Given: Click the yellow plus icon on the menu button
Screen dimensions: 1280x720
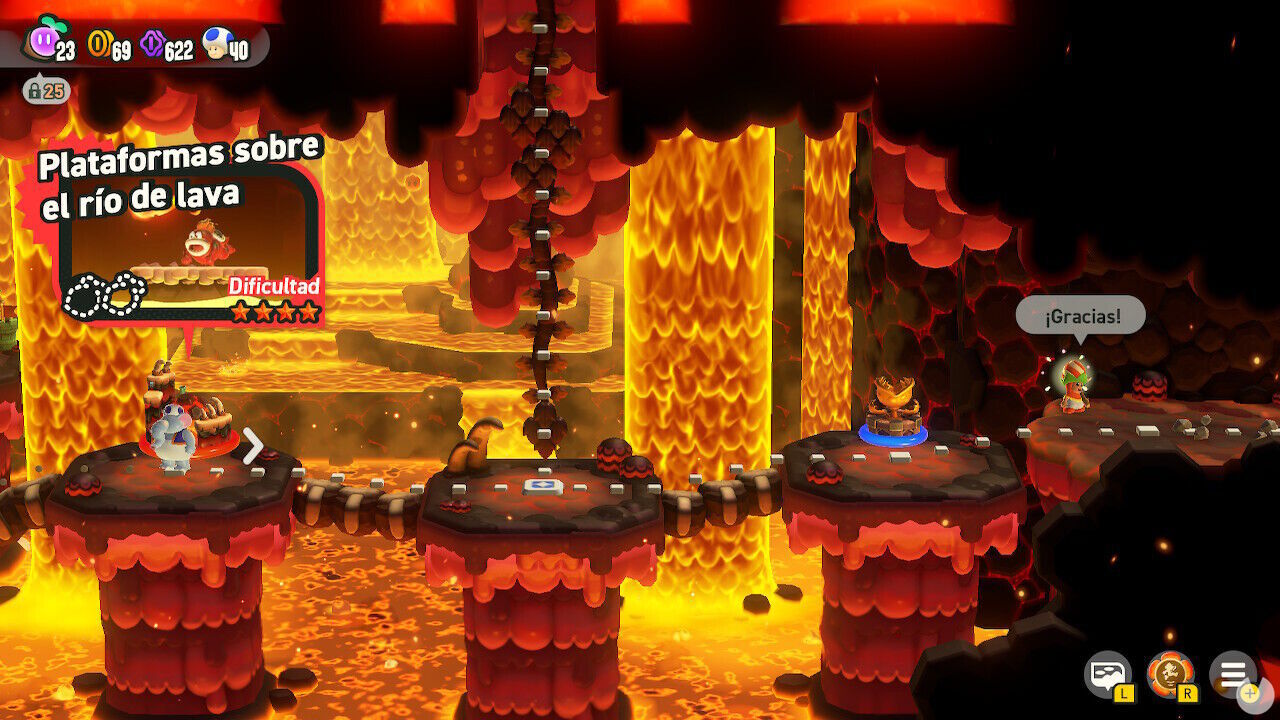Looking at the screenshot, I should click(x=1250, y=693).
